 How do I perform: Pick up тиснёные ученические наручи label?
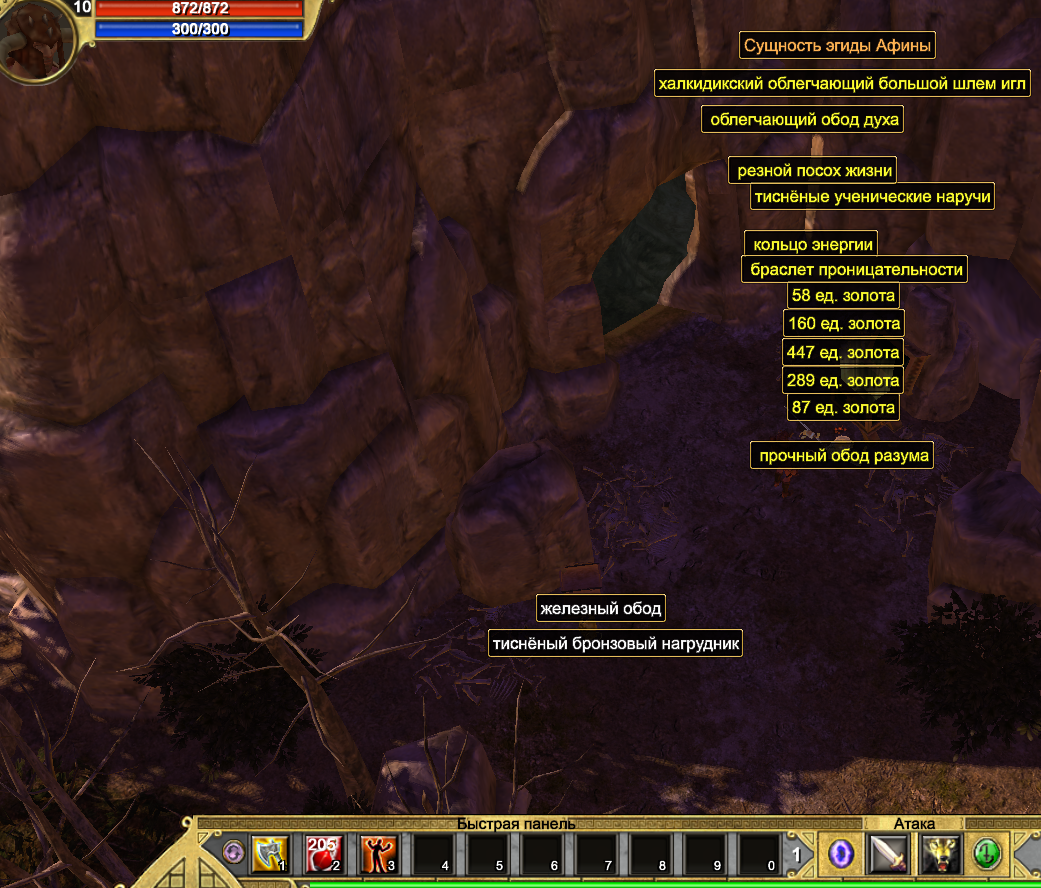click(x=872, y=197)
